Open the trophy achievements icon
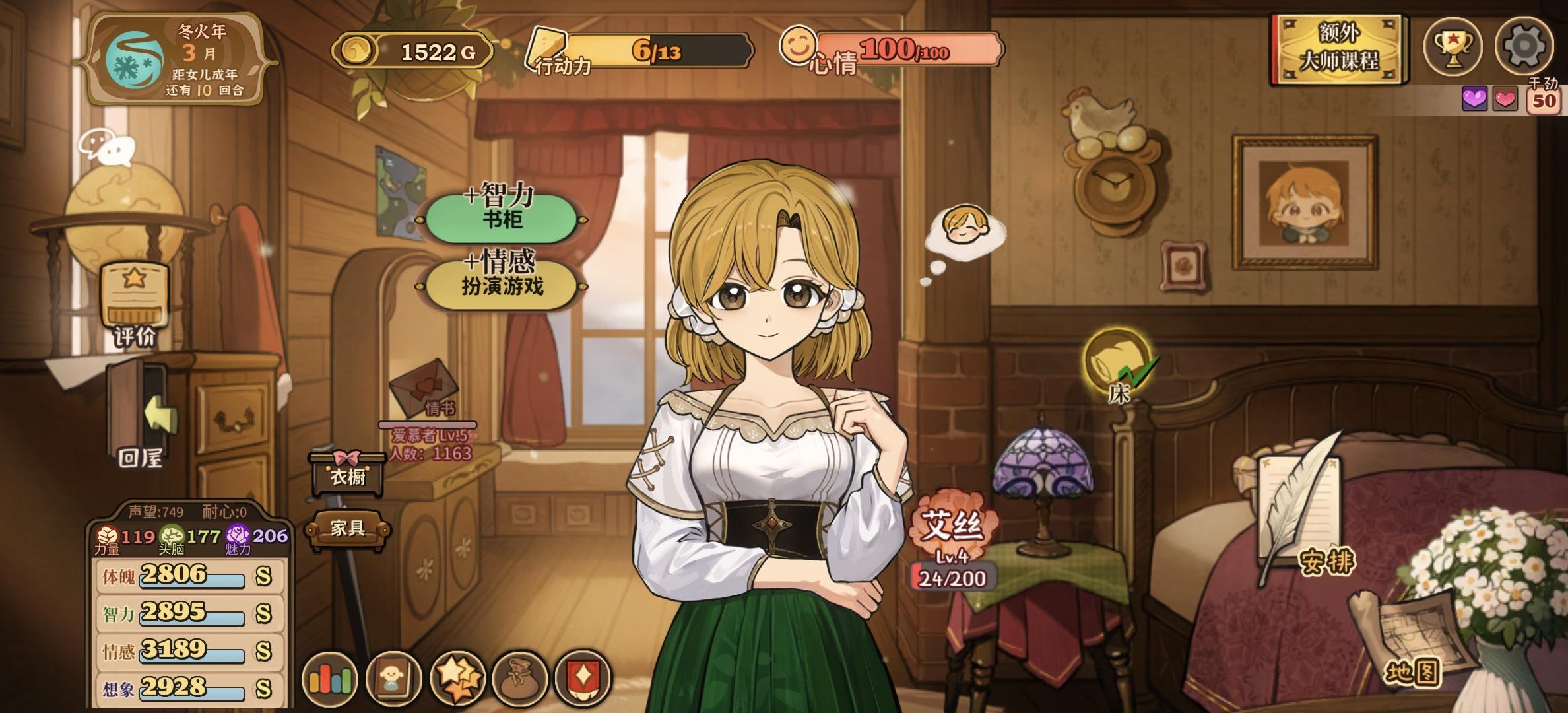This screenshot has width=1568, height=713. point(1453,46)
